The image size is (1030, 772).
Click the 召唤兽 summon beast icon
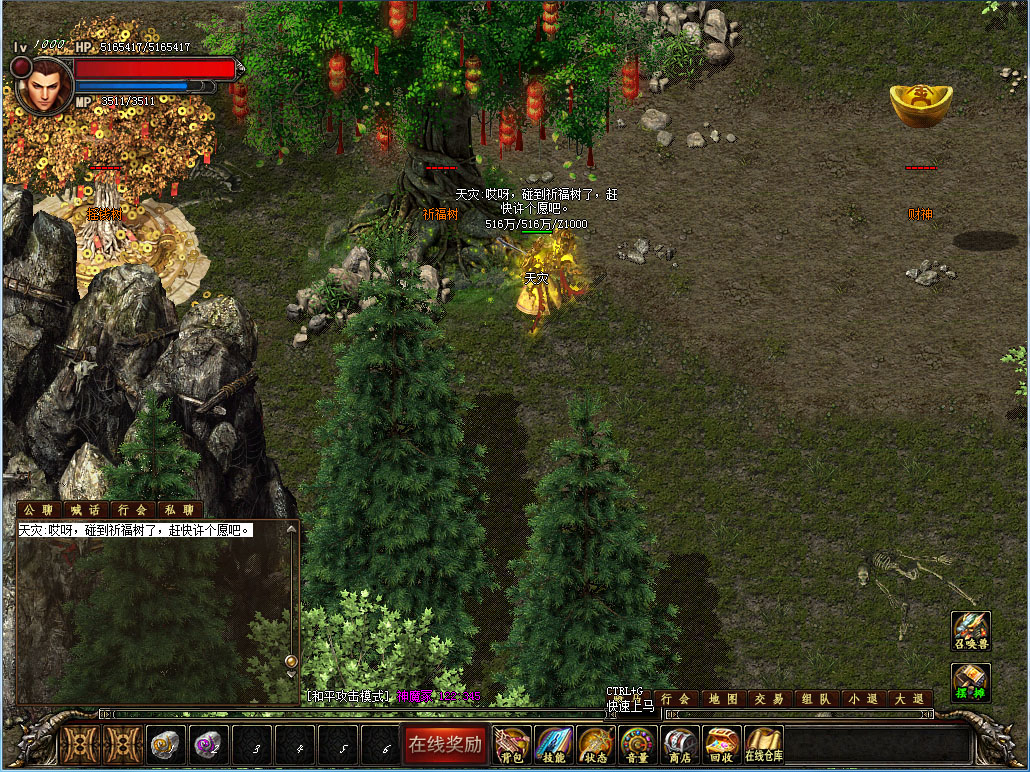[x=970, y=632]
